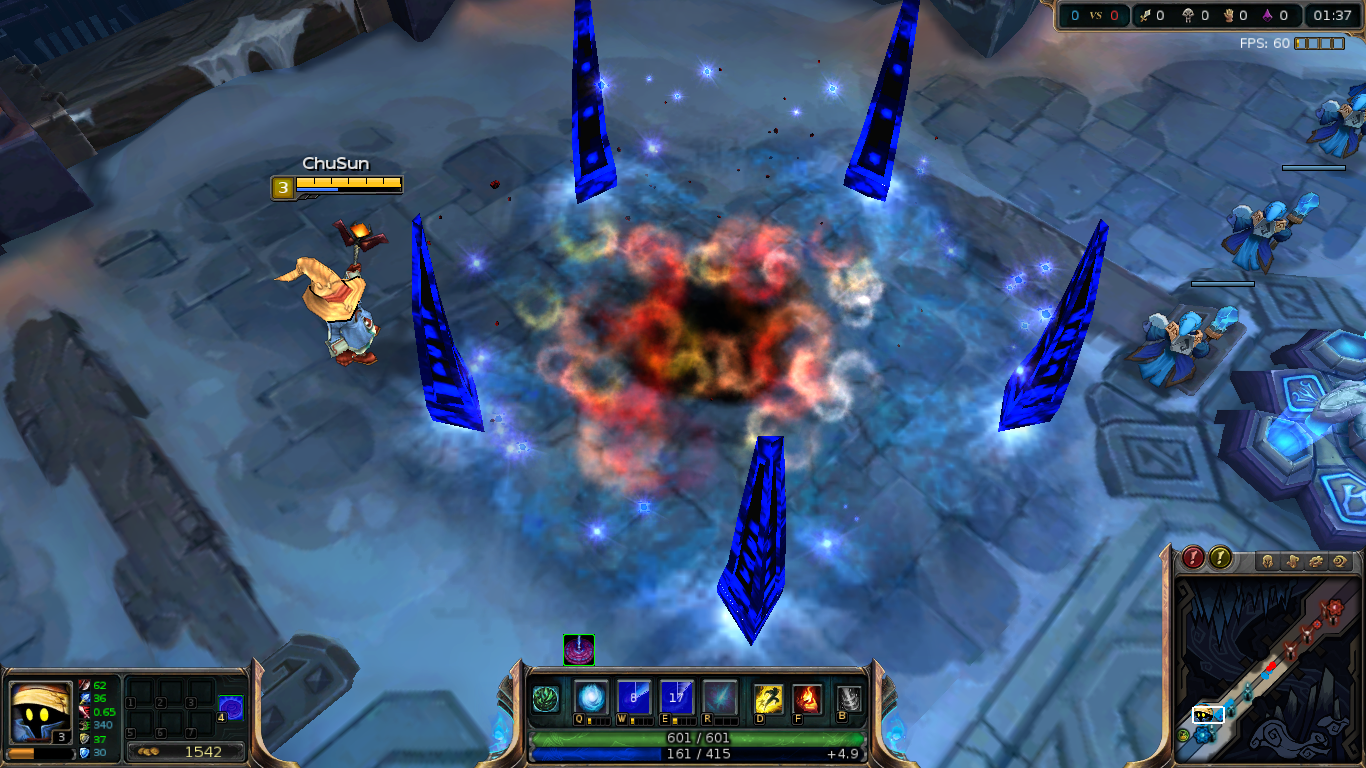This screenshot has width=1366, height=768.
Task: Click the B recall icon
Action: pyautogui.click(x=847, y=698)
